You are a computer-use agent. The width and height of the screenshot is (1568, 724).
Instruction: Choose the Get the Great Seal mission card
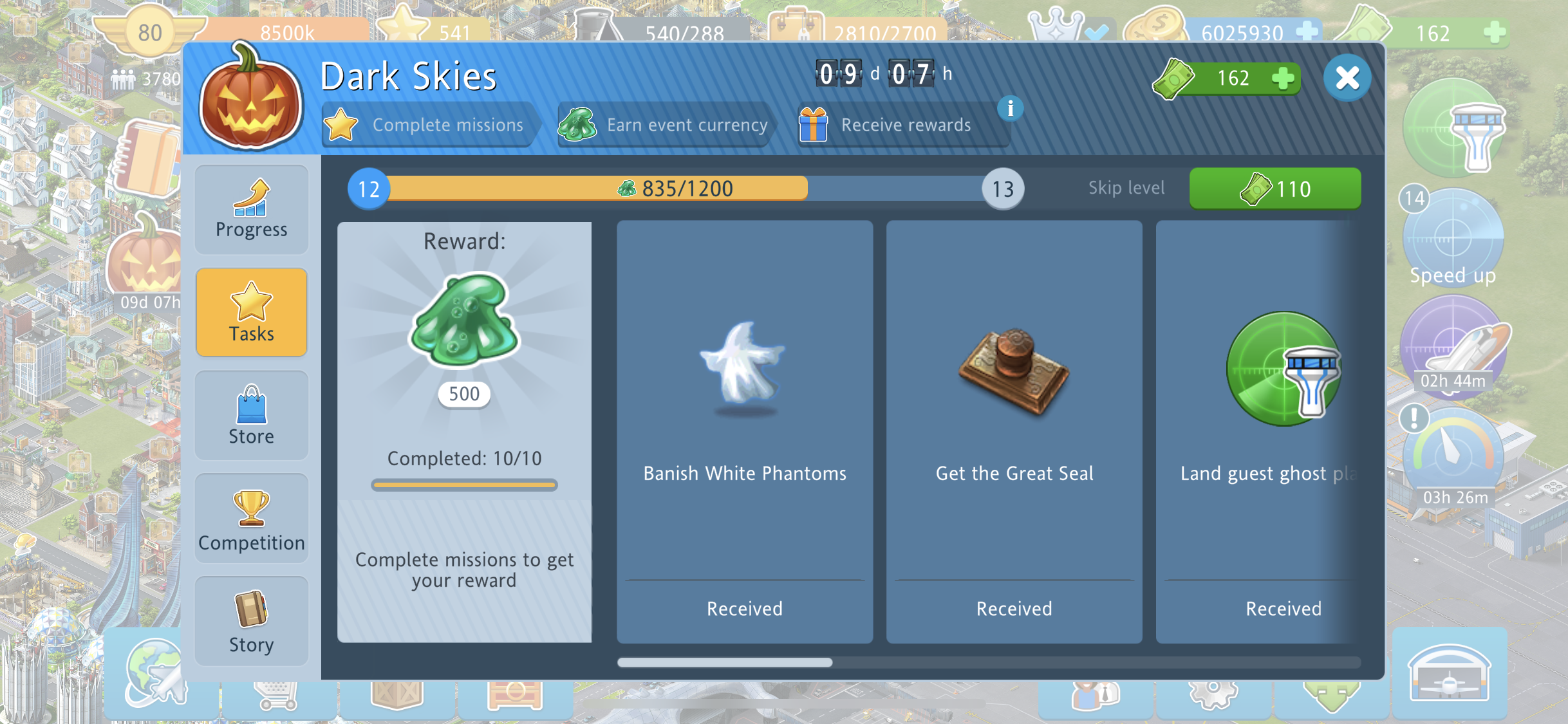pos(1014,431)
